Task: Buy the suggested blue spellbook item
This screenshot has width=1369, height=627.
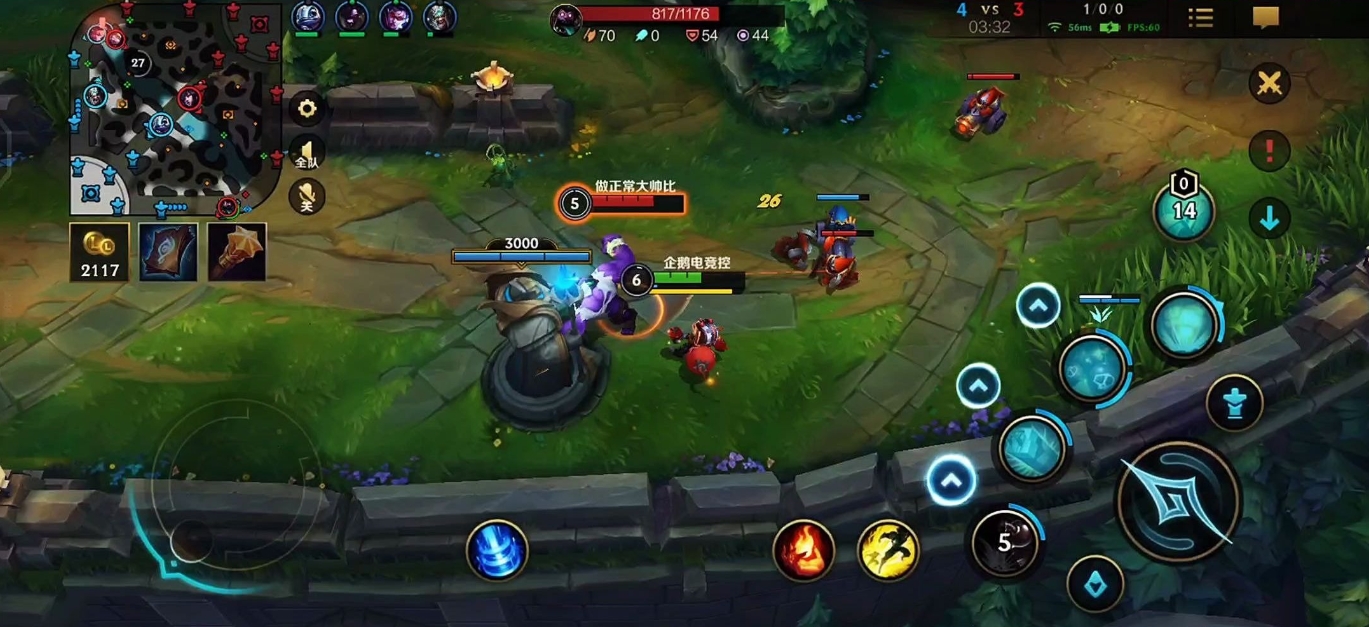Action: pyautogui.click(x=168, y=251)
